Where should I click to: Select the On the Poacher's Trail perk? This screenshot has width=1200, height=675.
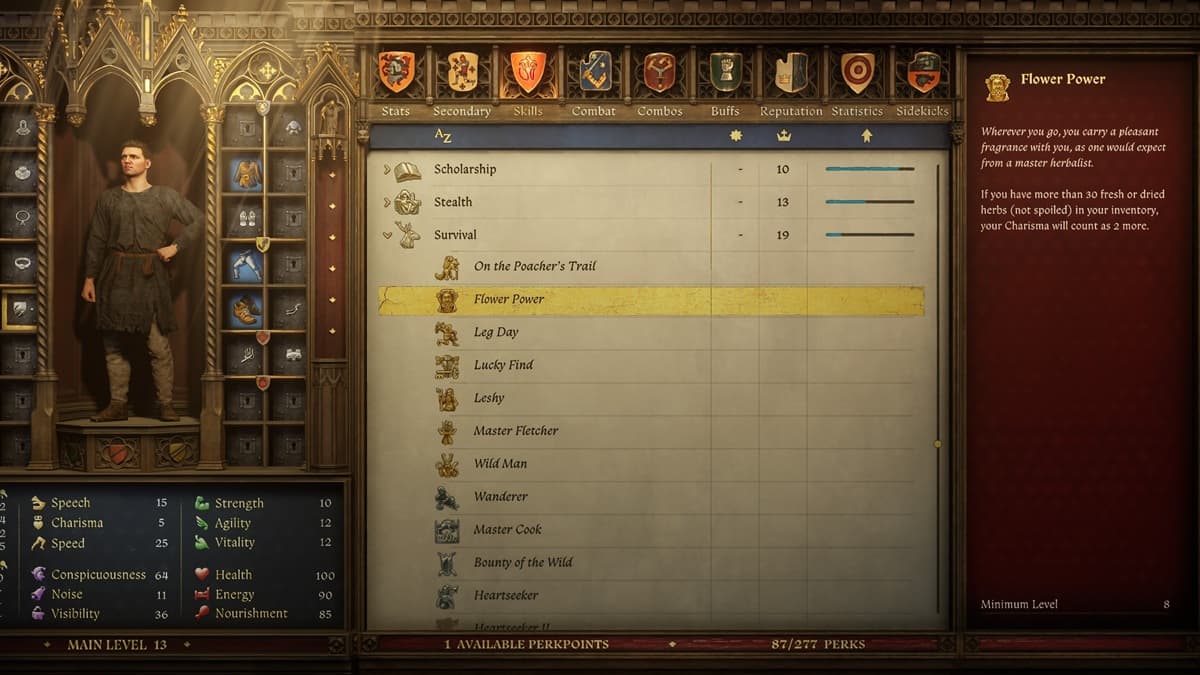coord(534,266)
